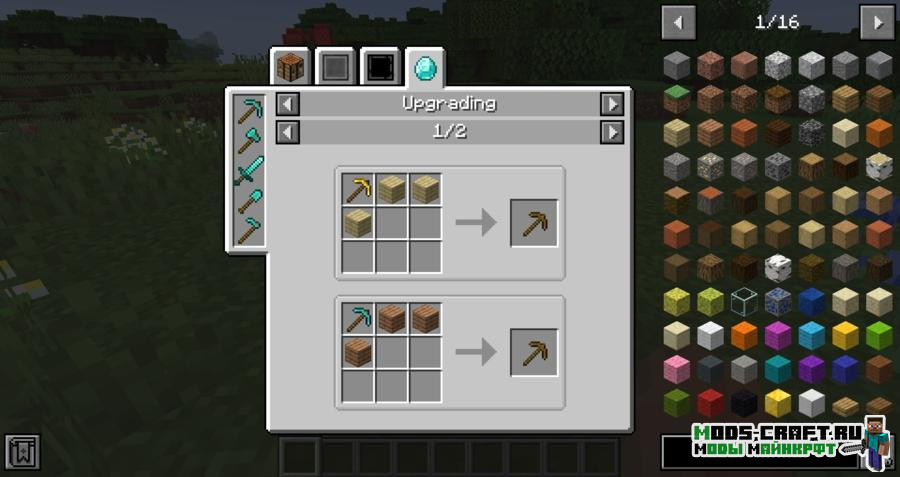This screenshot has width=900, height=477.
Task: Click the diamond pickaxe in the lower recipe
Action: pos(358,319)
